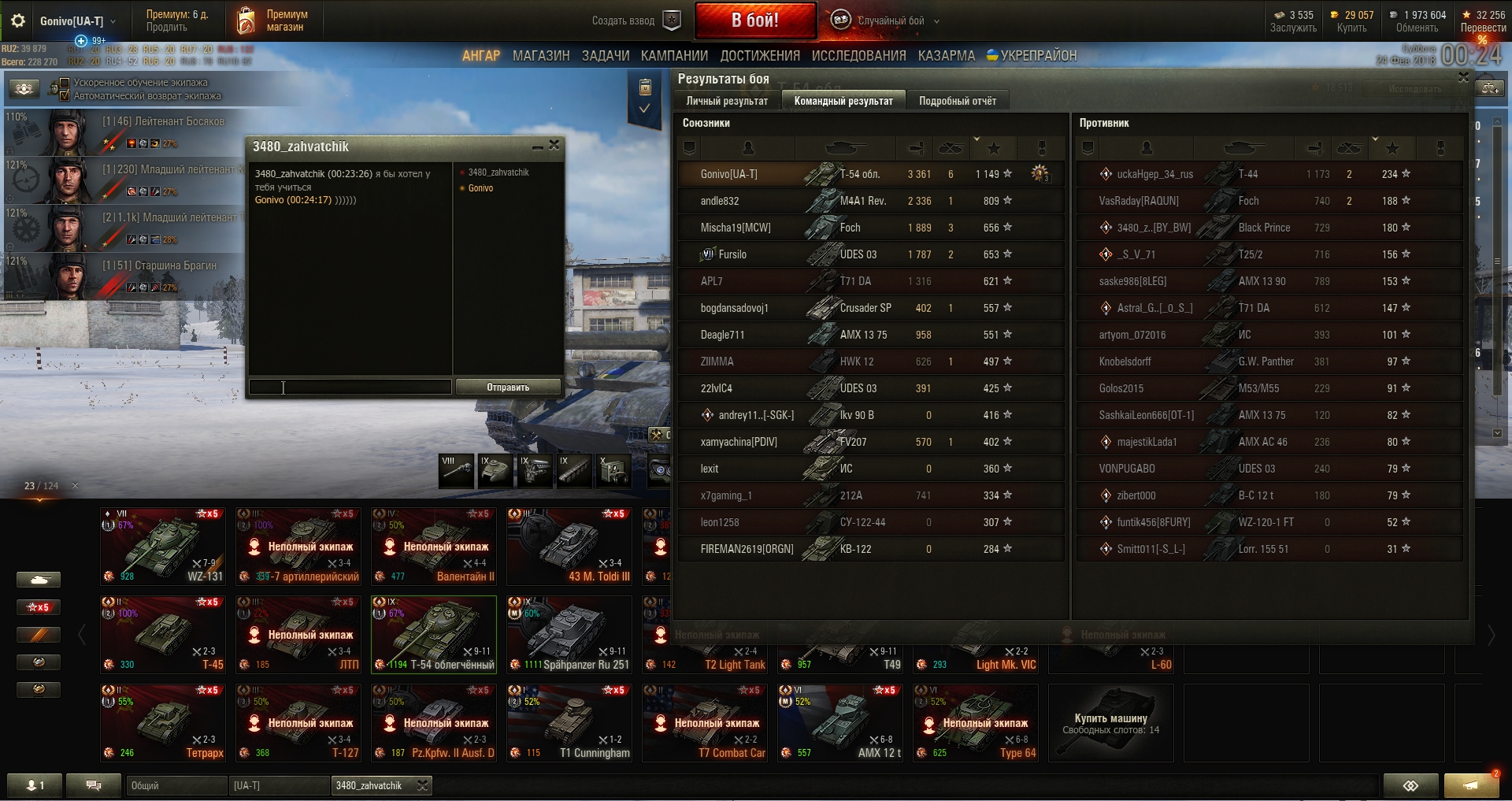
Task: Go to the ИССЛЕДОВАНИЯ section
Action: (x=858, y=56)
